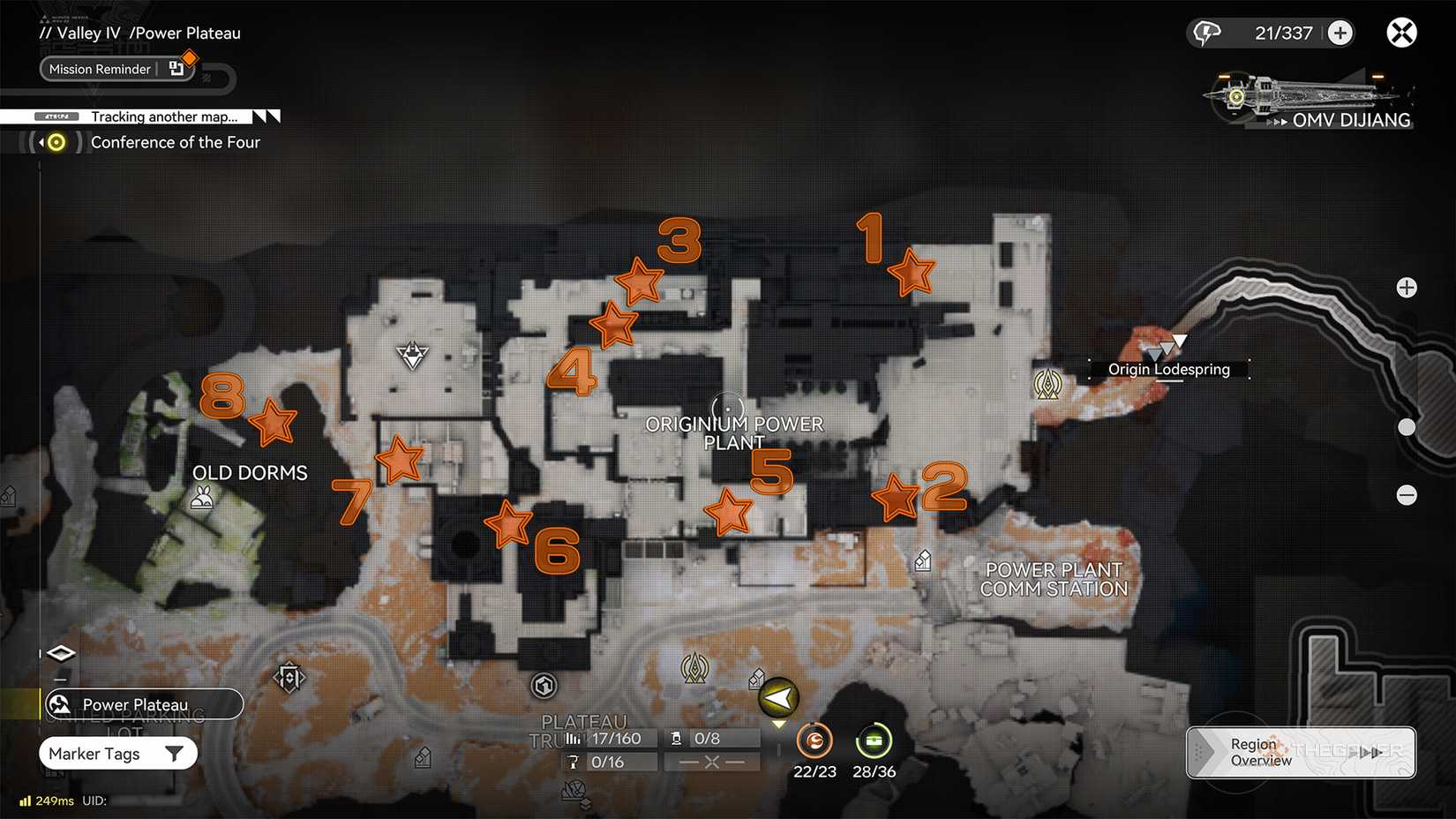Click the Power Plateau breadcrumb header
Viewport: 1456px width, 819px height.
click(186, 33)
